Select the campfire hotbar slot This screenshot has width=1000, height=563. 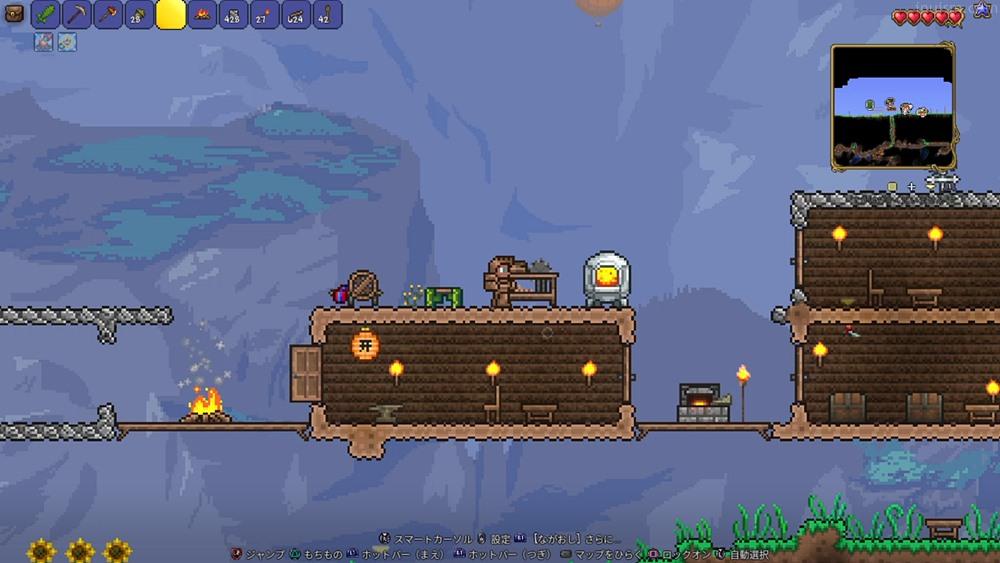(202, 15)
